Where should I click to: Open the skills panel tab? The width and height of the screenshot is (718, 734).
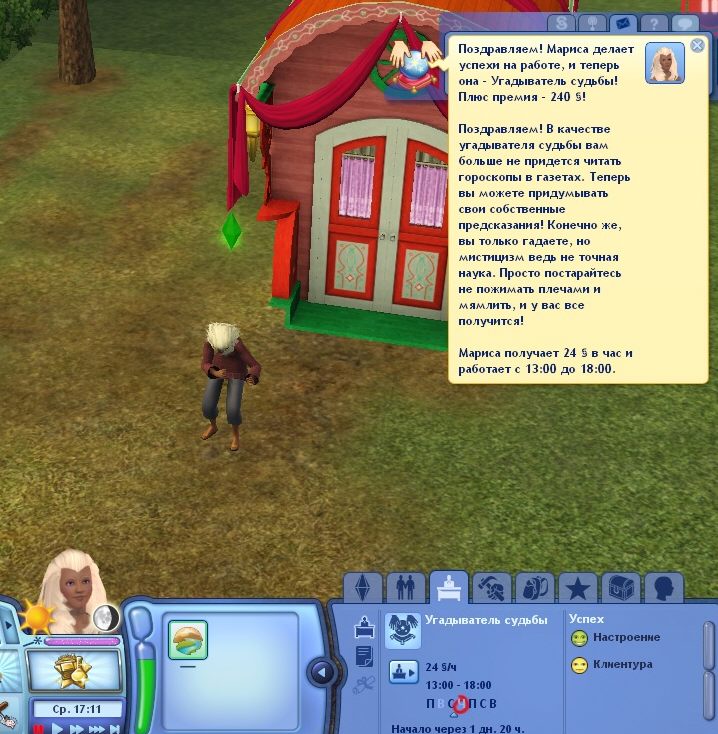point(492,586)
